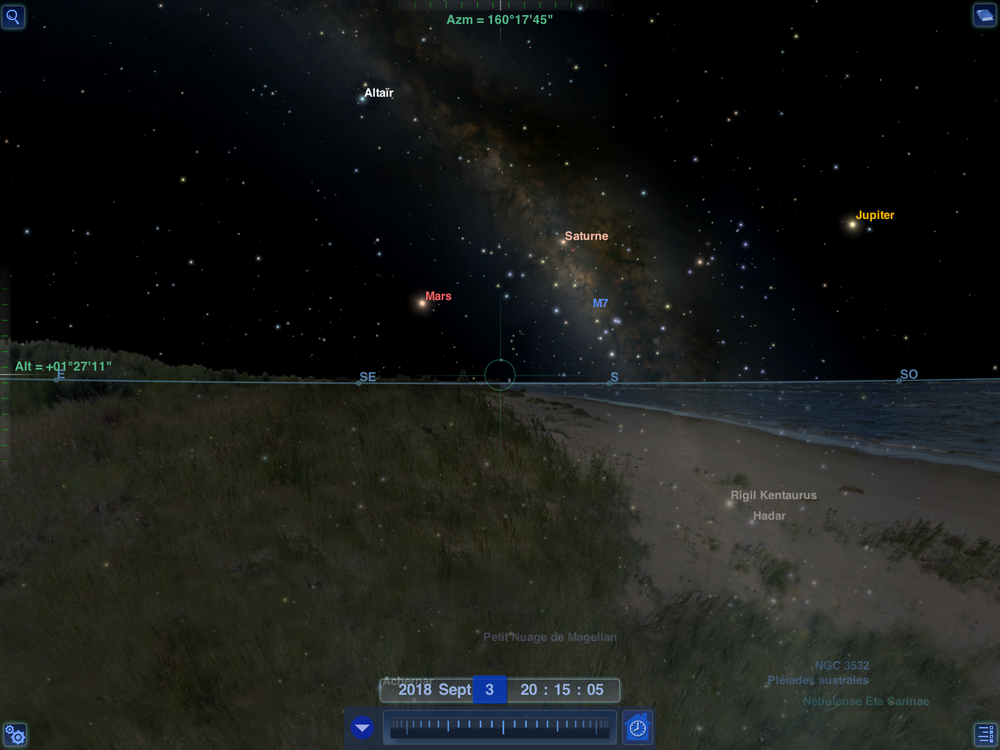
Task: Click the time scrubber tick slider
Action: click(500, 728)
